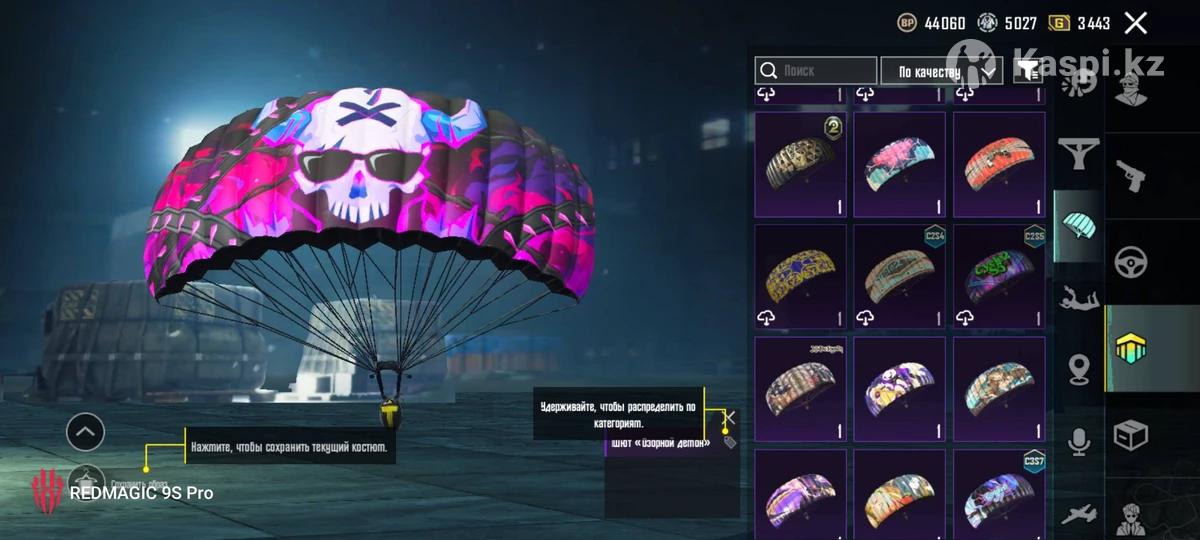This screenshot has width=1200, height=540.
Task: Switch to the steering wheel vehicles category
Action: [x=1131, y=262]
